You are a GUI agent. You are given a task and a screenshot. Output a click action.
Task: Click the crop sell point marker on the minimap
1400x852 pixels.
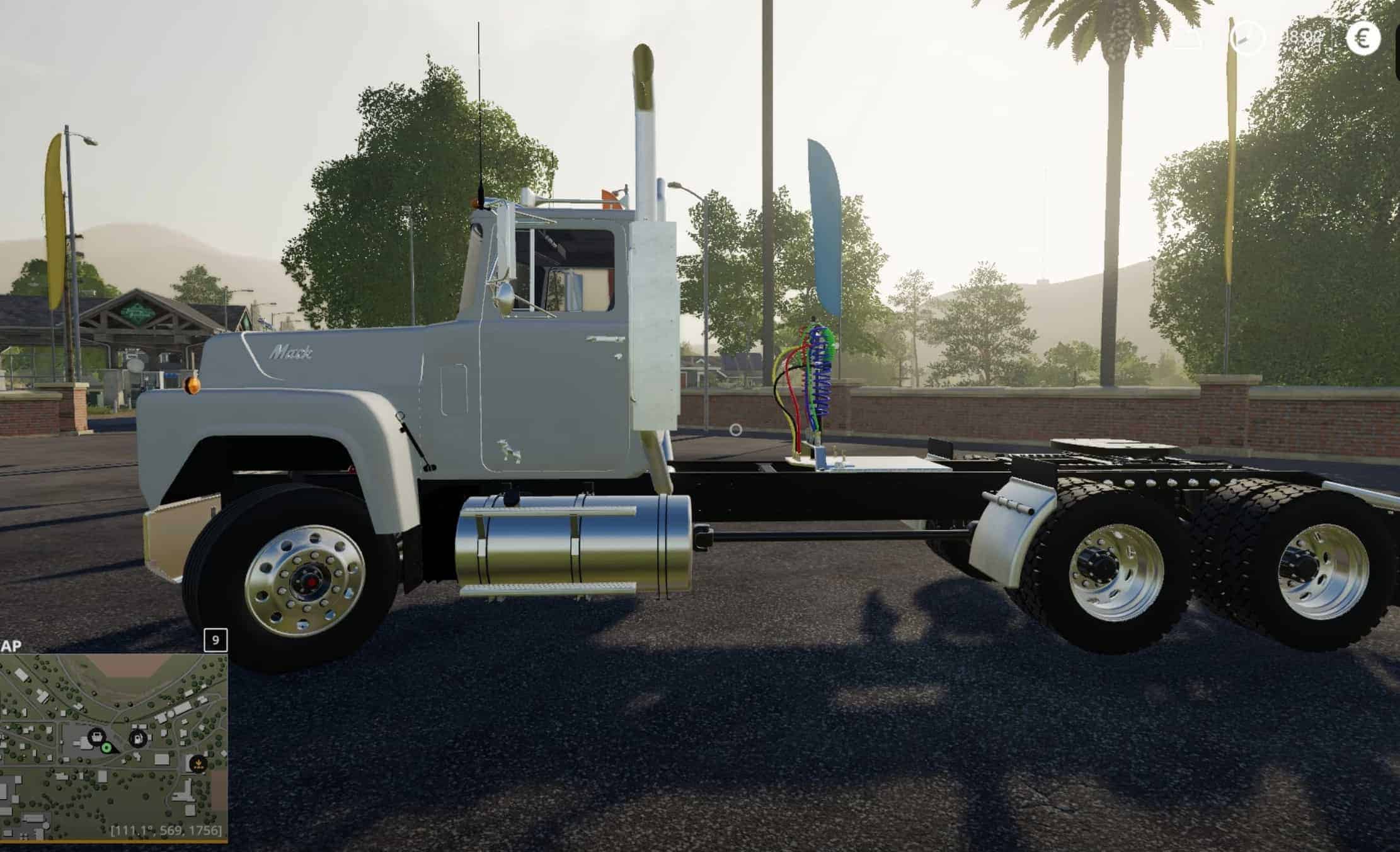tap(198, 764)
